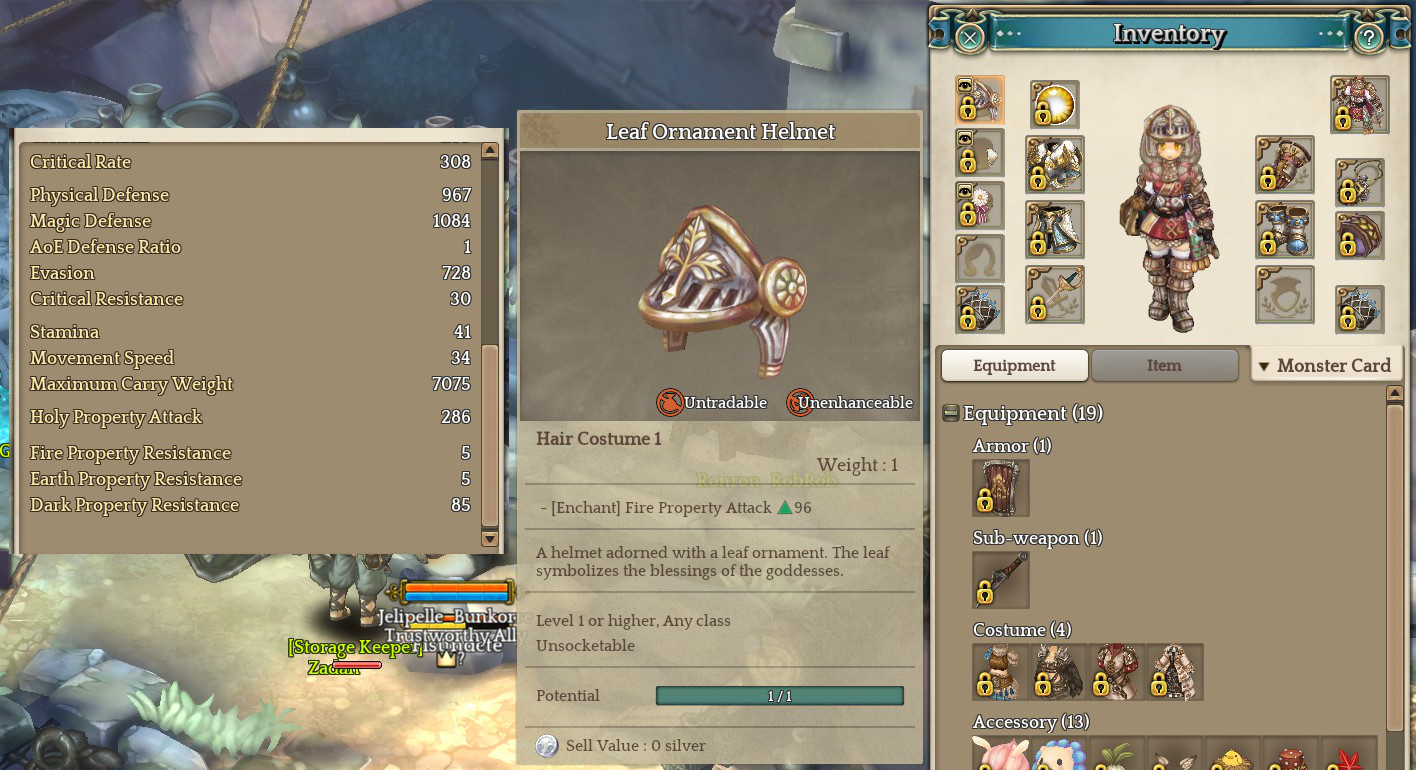
Task: Collapse the Equipment (19) category
Action: click(x=951, y=414)
